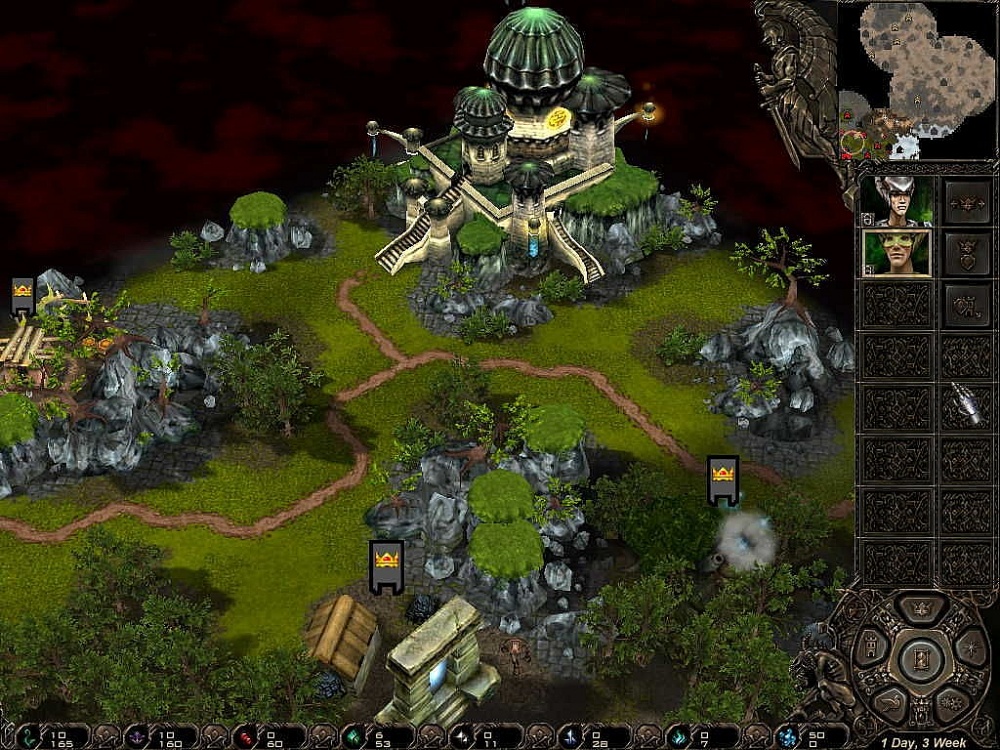Image resolution: width=1000 pixels, height=750 pixels.
Task: Click the horn-shaped button on the control wheel
Action: point(887,702)
